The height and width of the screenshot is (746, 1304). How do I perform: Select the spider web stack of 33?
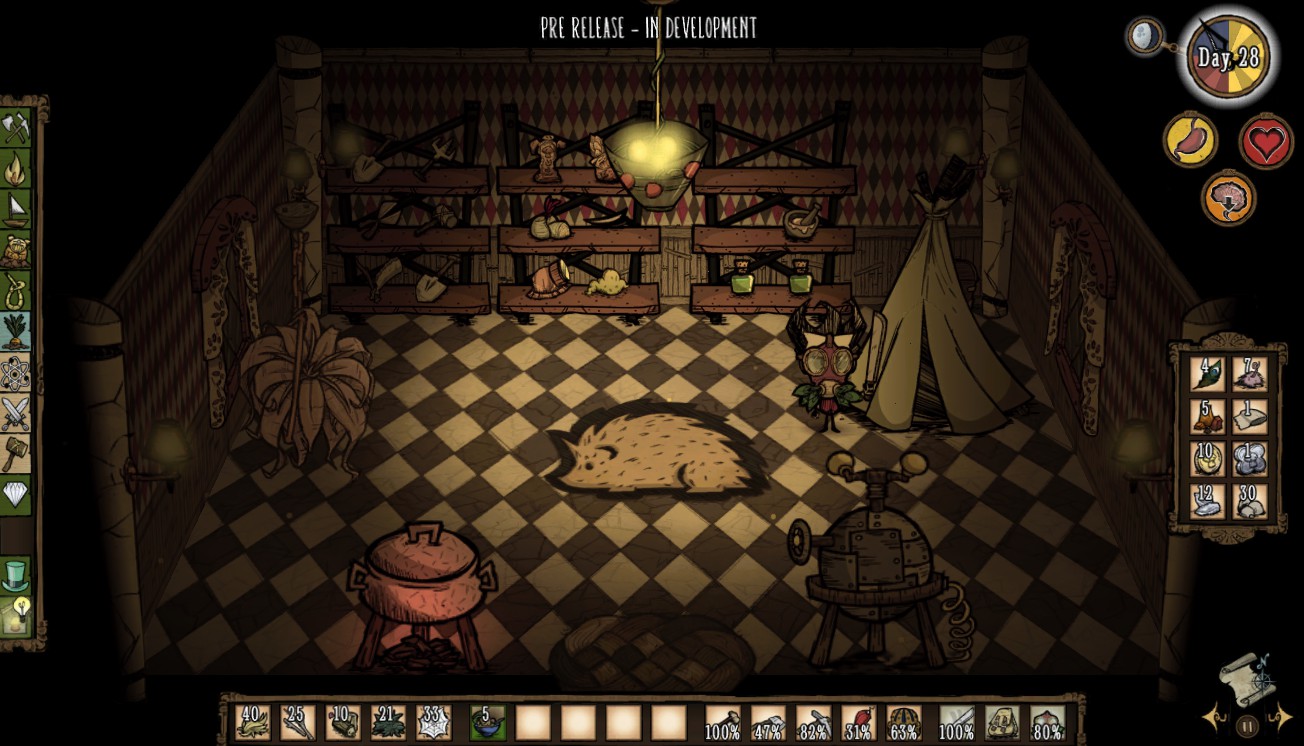pos(434,722)
